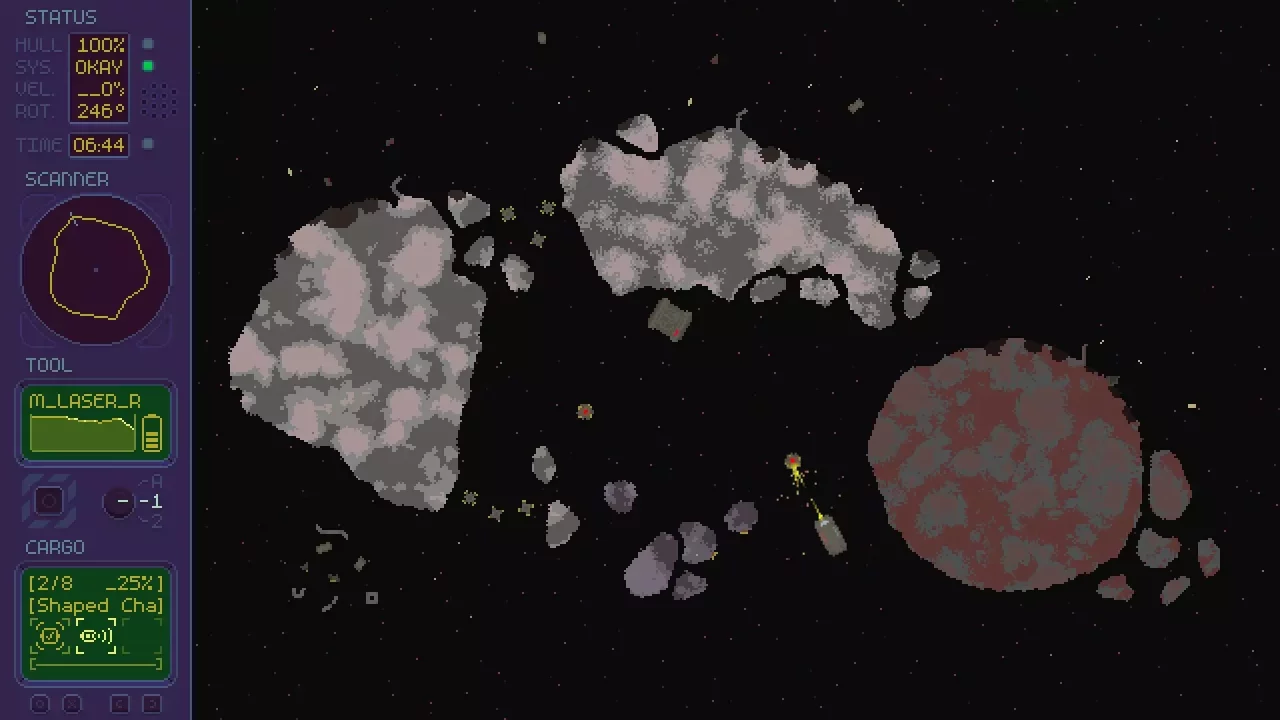
Task: Click the speaker grille icon beside the ROT readout
Action: tap(158, 100)
